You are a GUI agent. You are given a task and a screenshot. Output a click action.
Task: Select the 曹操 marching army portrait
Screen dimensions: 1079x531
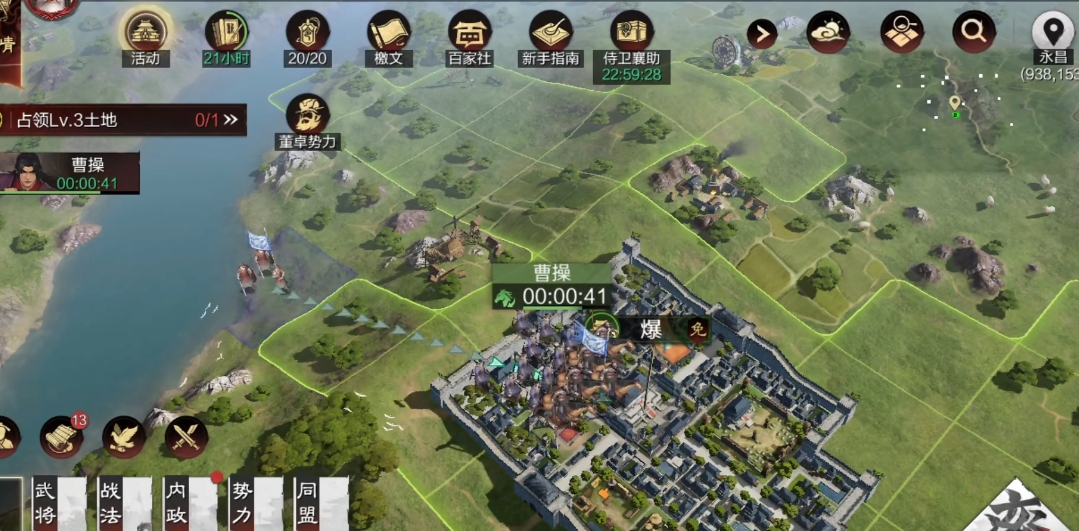pyautogui.click(x=26, y=172)
